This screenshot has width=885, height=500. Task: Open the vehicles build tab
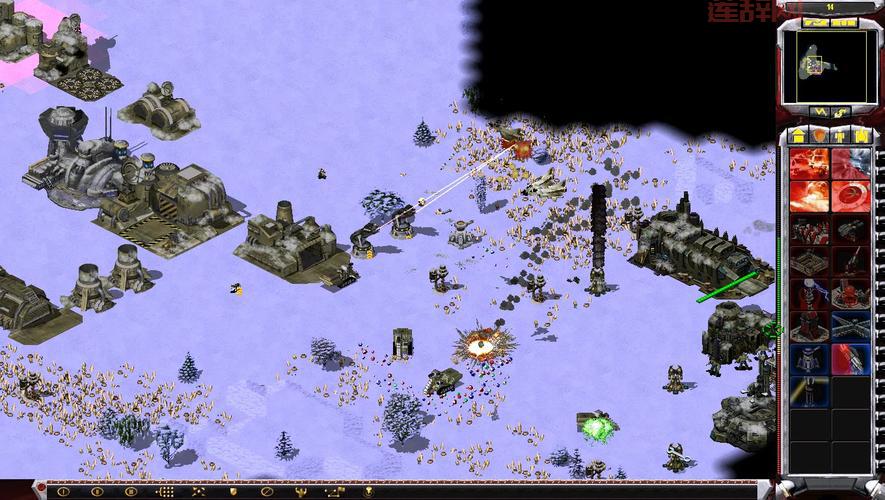point(862,134)
